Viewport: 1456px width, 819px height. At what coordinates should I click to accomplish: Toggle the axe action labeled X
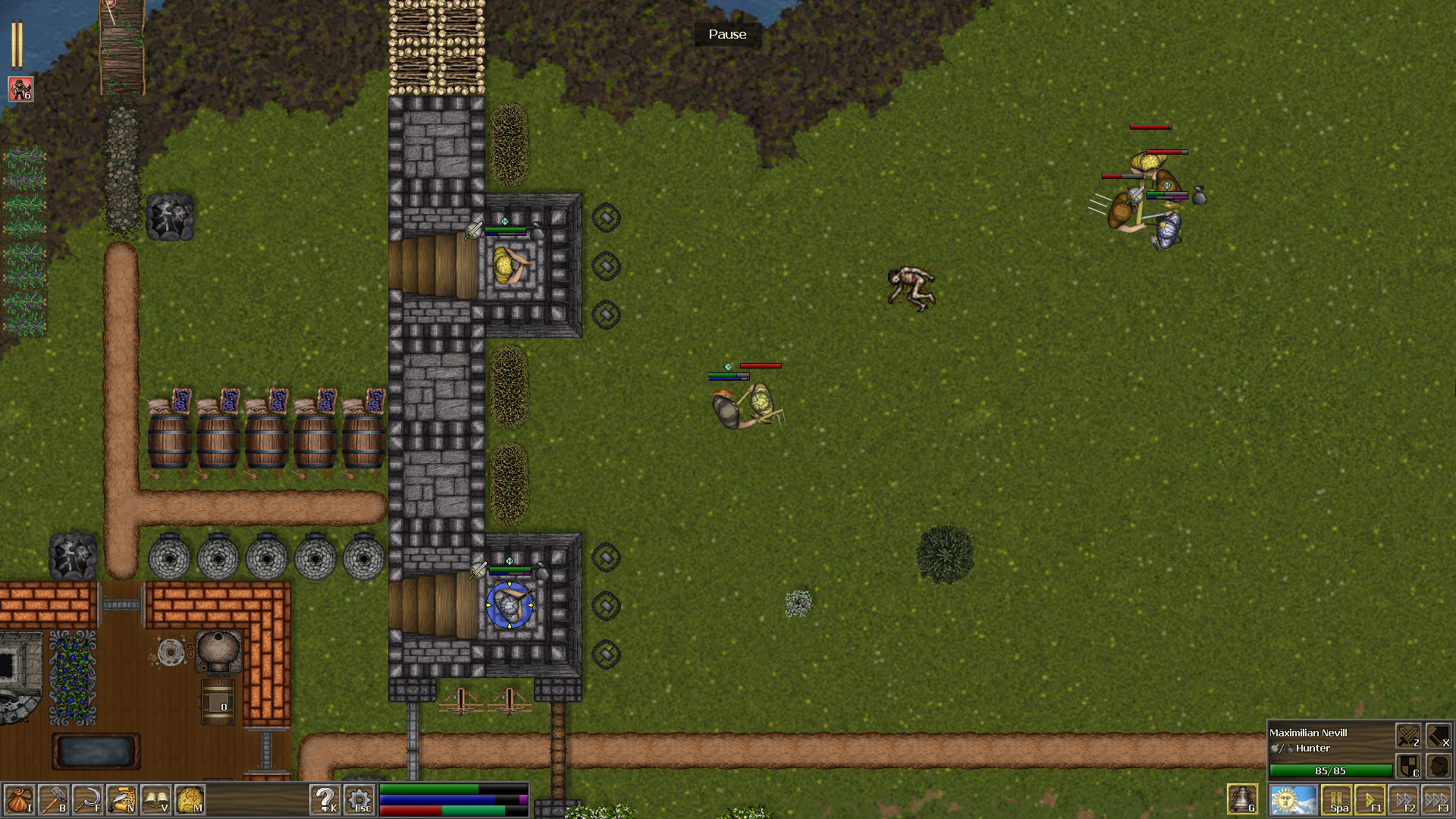pyautogui.click(x=1440, y=735)
